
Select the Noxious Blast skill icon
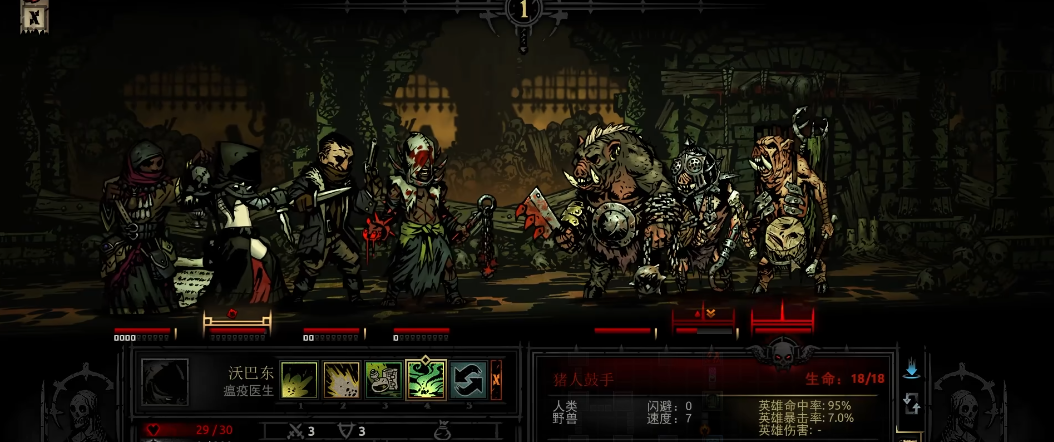tap(299, 380)
